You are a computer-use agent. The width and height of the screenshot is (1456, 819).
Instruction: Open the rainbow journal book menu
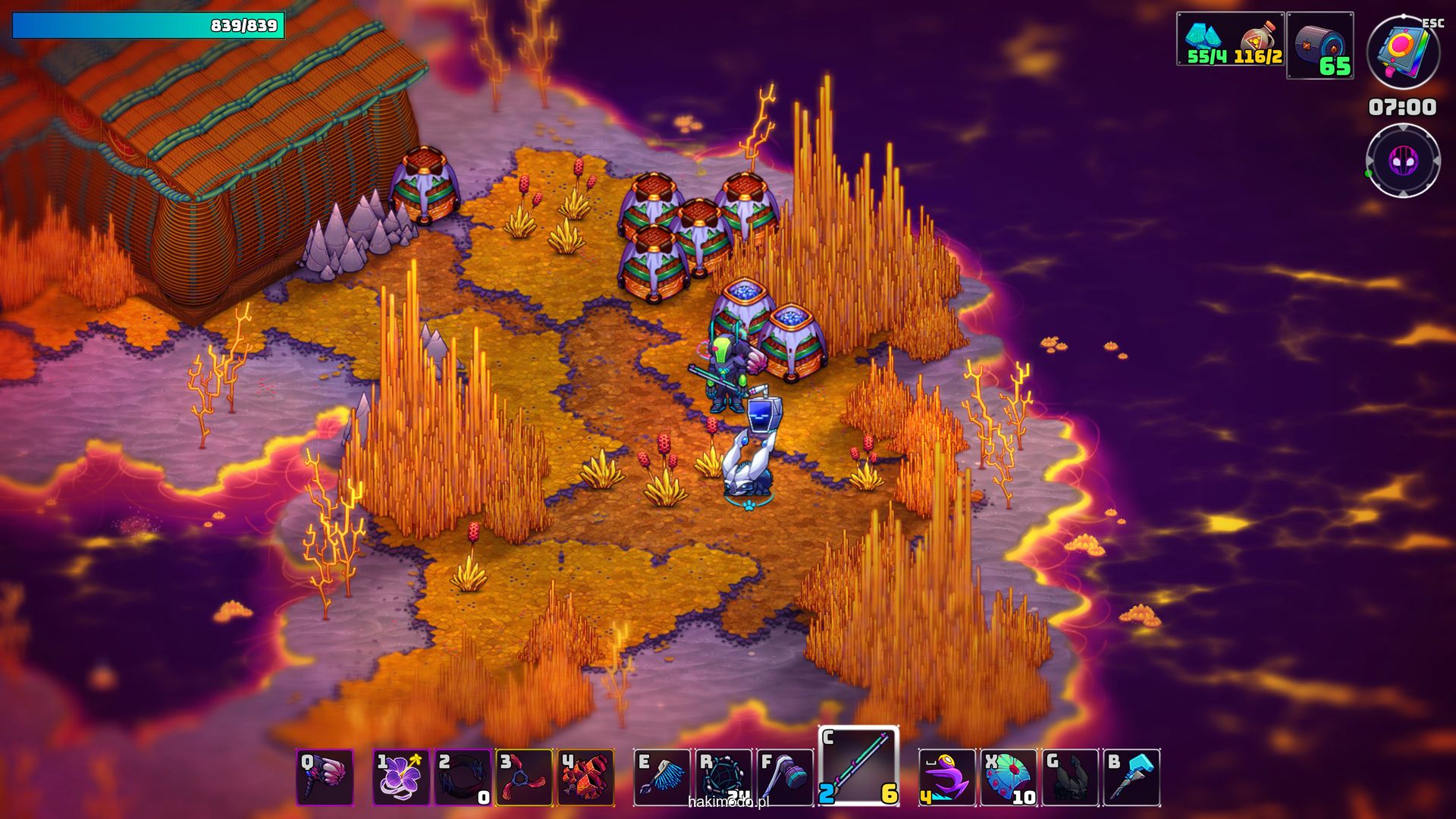coord(1403,52)
